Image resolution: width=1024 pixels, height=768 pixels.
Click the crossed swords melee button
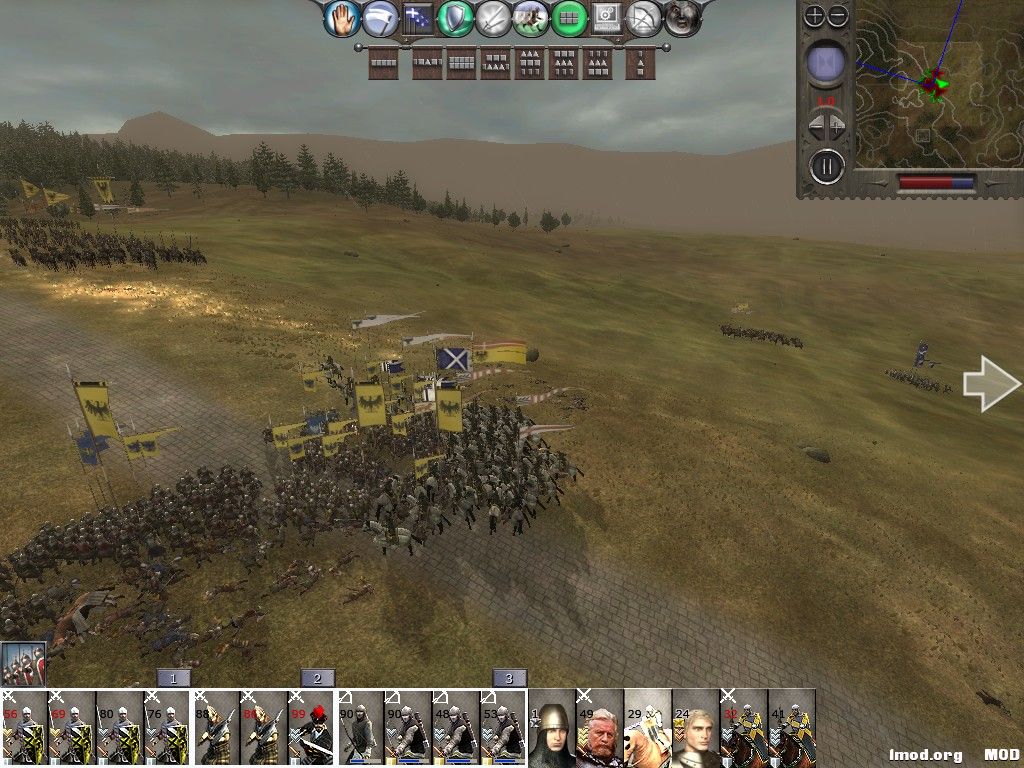click(x=493, y=18)
